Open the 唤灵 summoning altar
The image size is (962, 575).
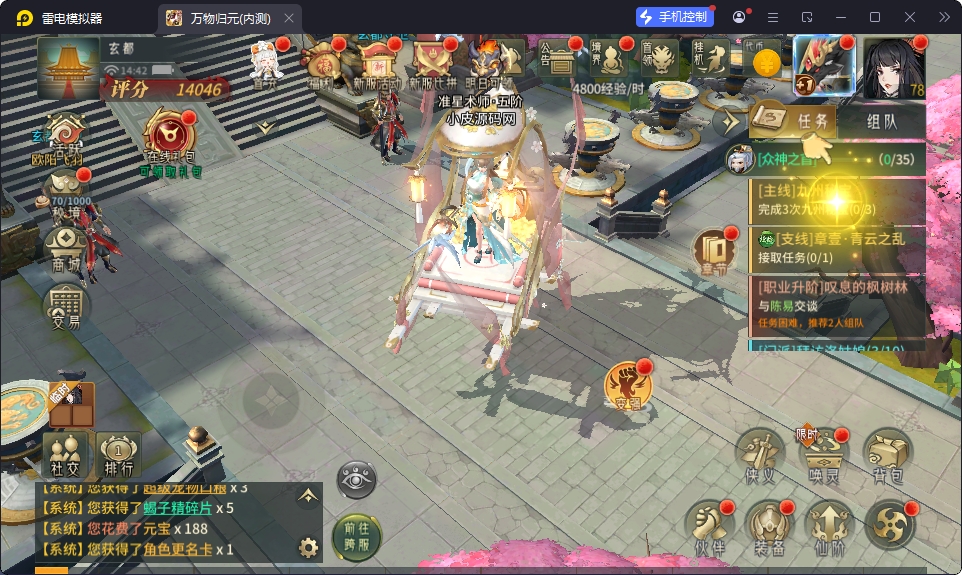click(820, 454)
